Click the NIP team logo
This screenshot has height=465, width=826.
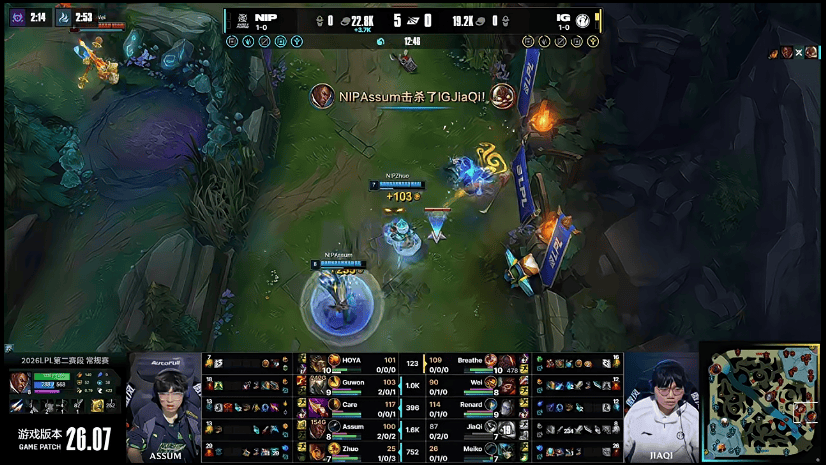click(240, 20)
